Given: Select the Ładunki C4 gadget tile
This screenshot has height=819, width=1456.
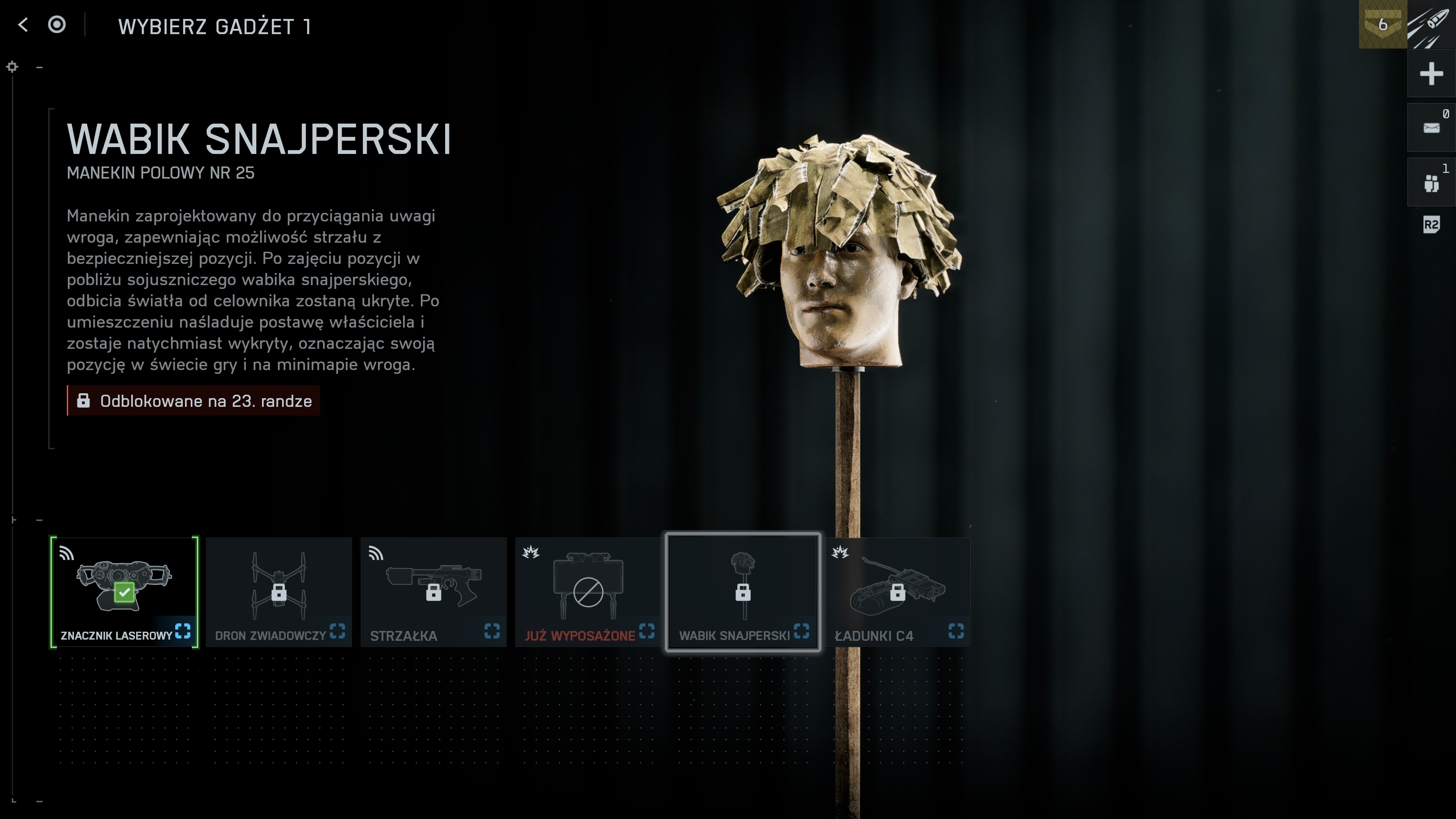Looking at the screenshot, I should 897,592.
